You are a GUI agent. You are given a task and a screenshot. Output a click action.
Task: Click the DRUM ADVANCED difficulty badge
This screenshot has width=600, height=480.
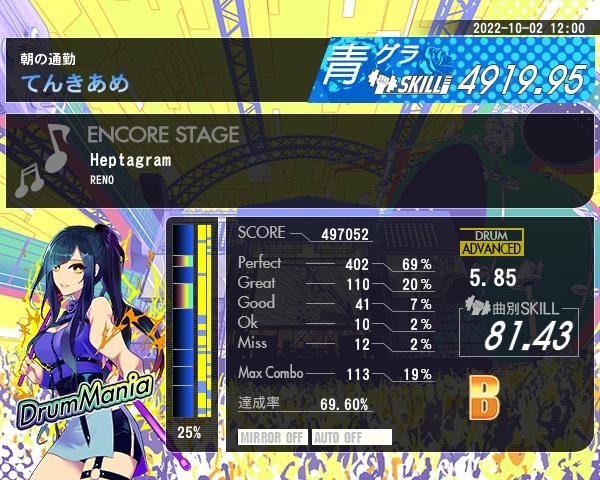tap(490, 243)
